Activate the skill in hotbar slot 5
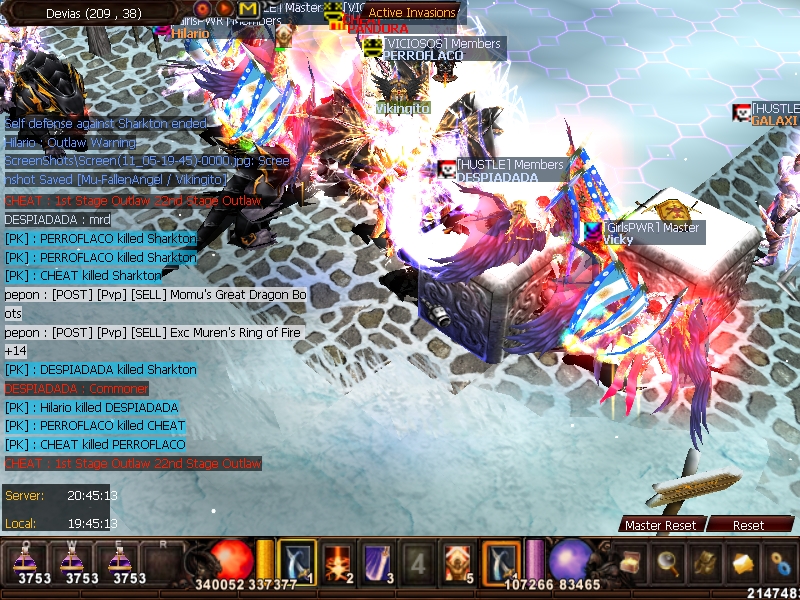This screenshot has width=800, height=600. 459,561
